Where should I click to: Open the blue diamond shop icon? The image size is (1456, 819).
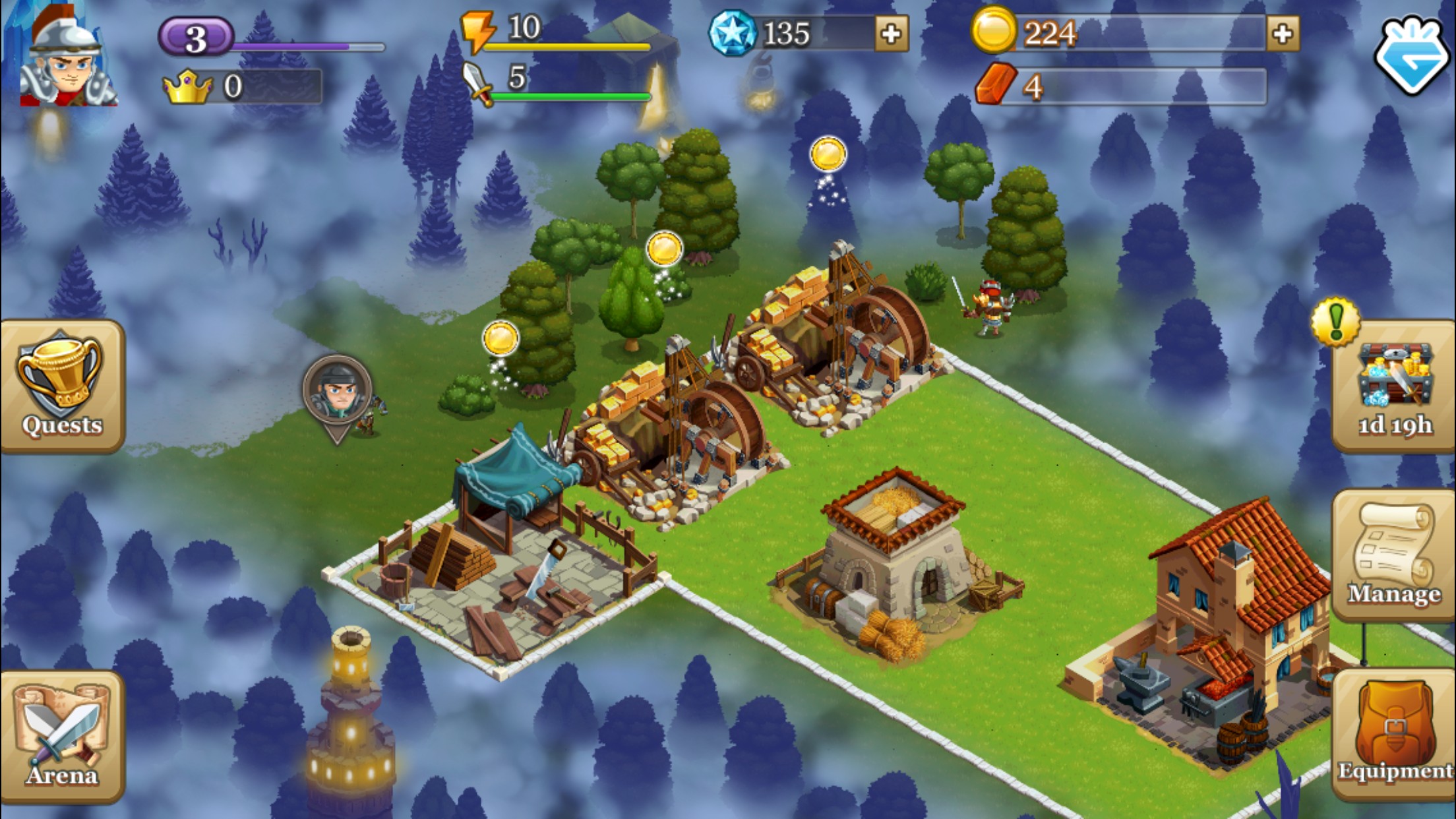point(1413,54)
